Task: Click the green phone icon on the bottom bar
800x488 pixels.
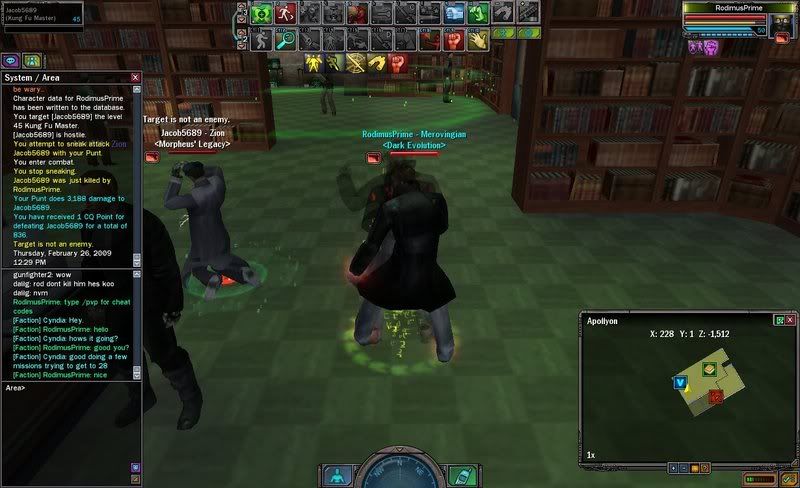Action: tap(461, 476)
